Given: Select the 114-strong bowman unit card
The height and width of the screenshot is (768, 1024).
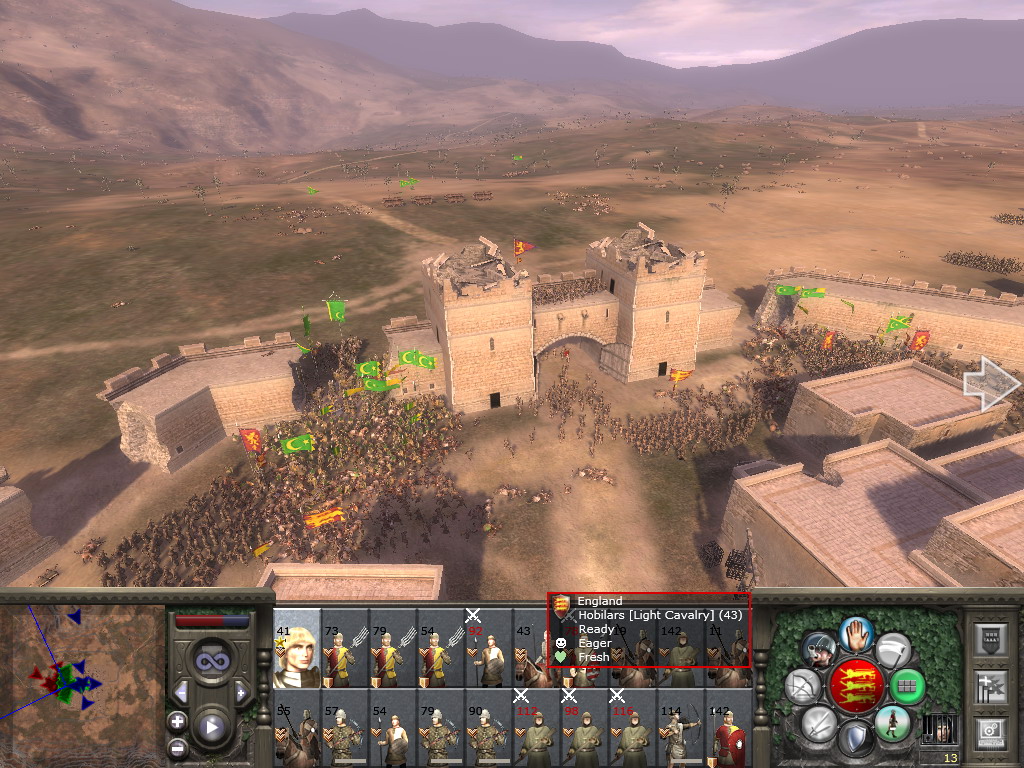Looking at the screenshot, I should tap(681, 727).
